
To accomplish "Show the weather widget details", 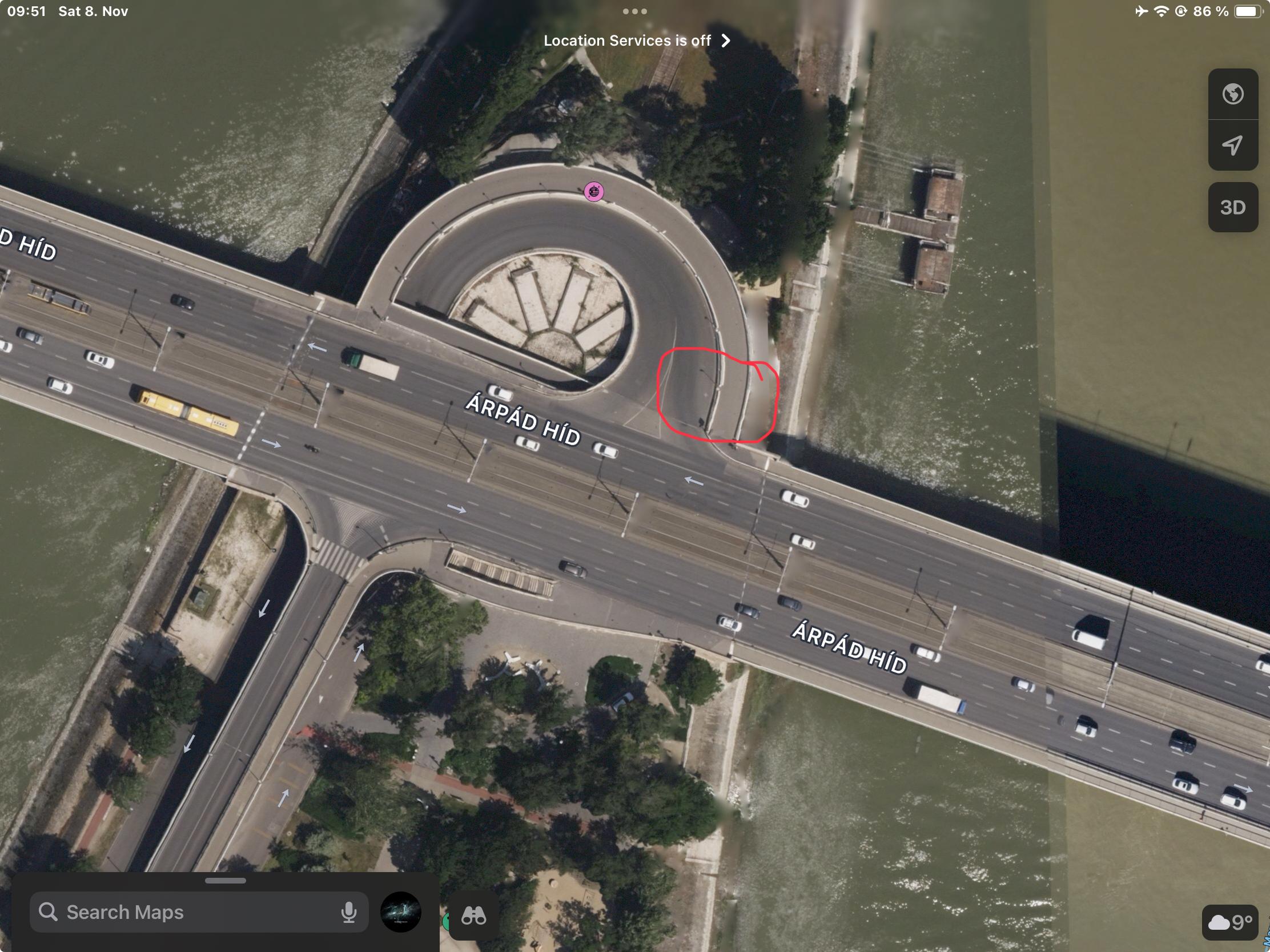I will click(x=1229, y=922).
